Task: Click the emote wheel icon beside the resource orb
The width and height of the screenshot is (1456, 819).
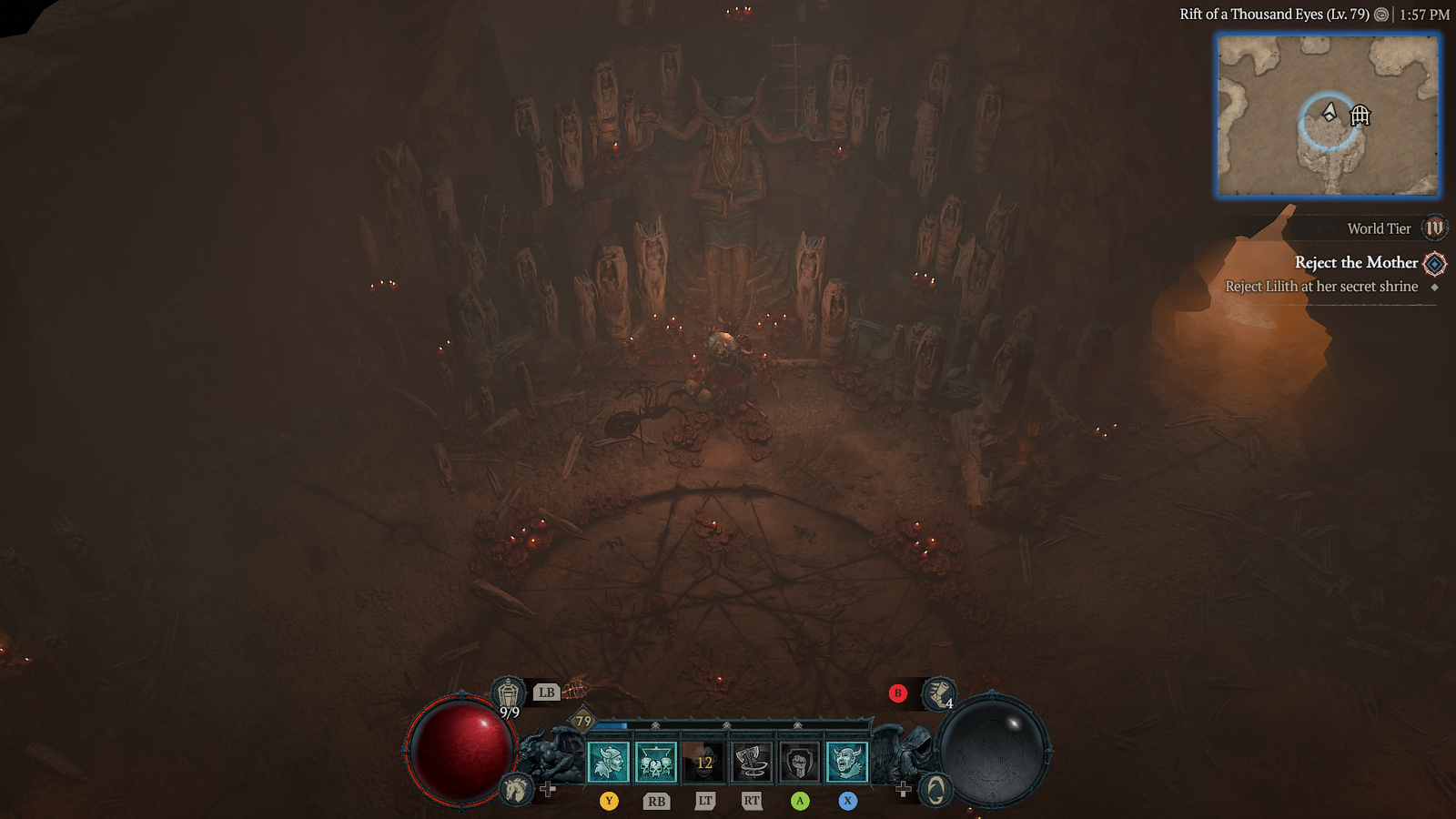Action: 937,790
